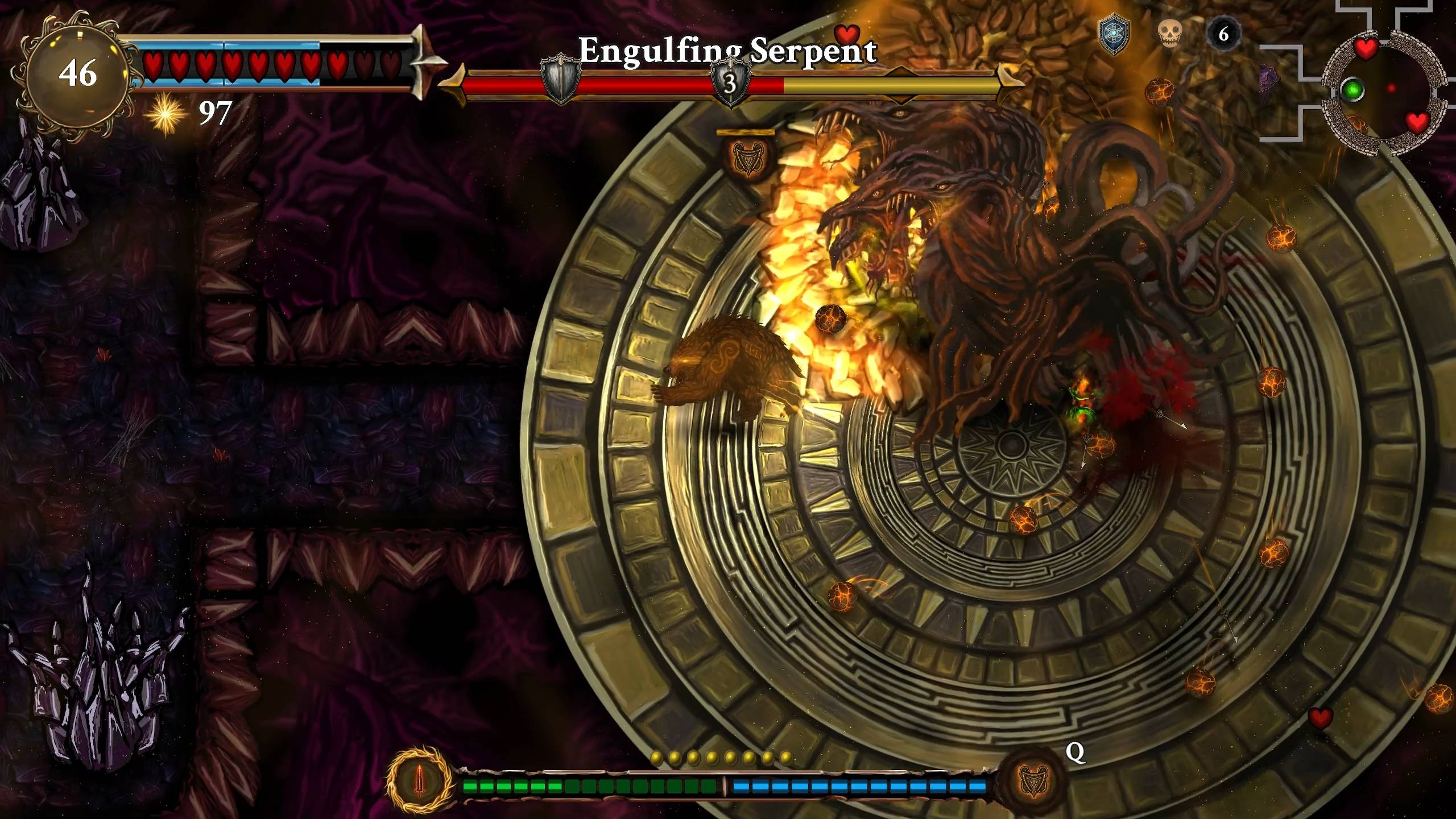1456x819 pixels.
Task: Click the blue shield emblem near the serpent
Action: 1114,35
